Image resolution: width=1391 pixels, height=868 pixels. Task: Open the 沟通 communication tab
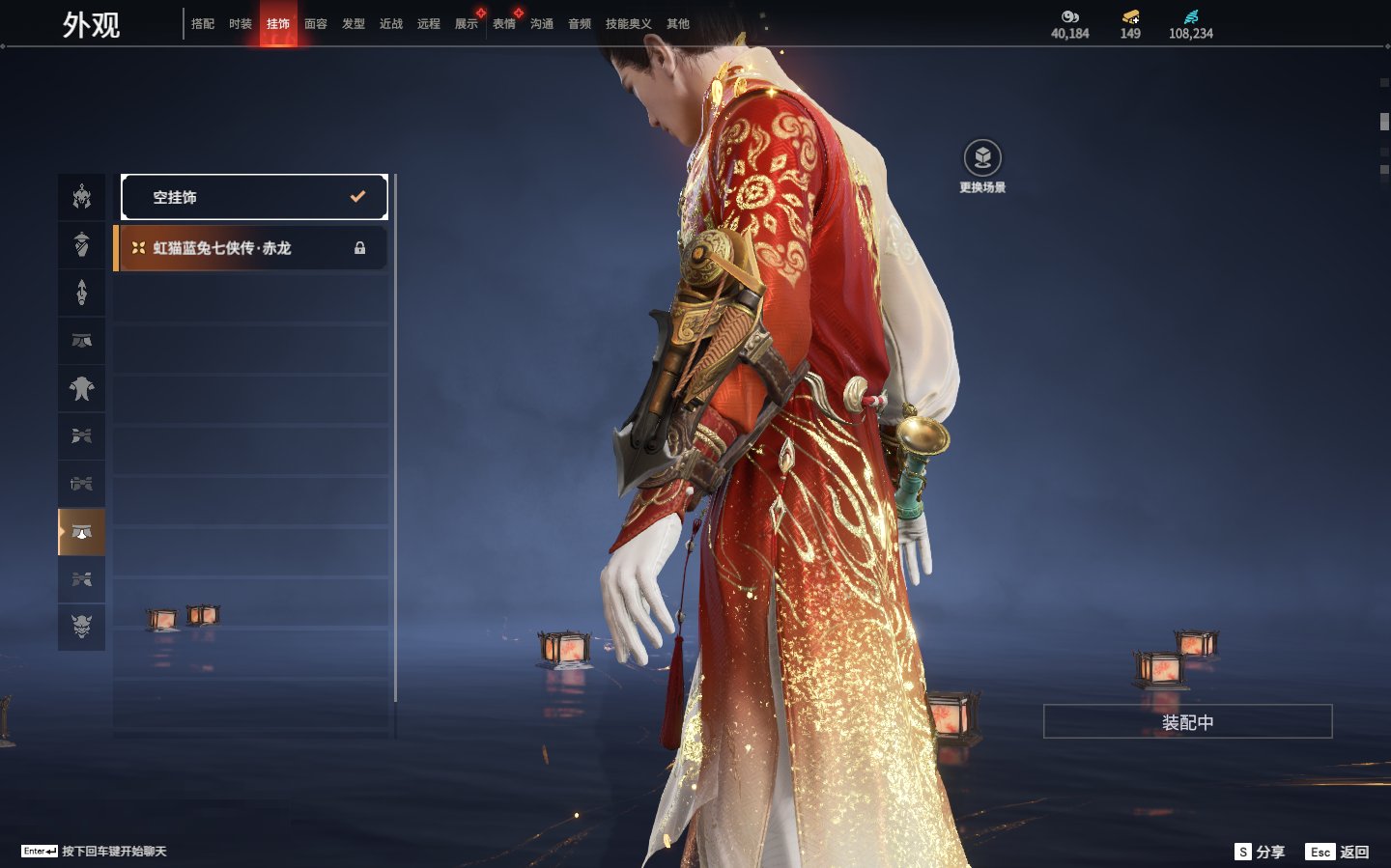point(542,24)
